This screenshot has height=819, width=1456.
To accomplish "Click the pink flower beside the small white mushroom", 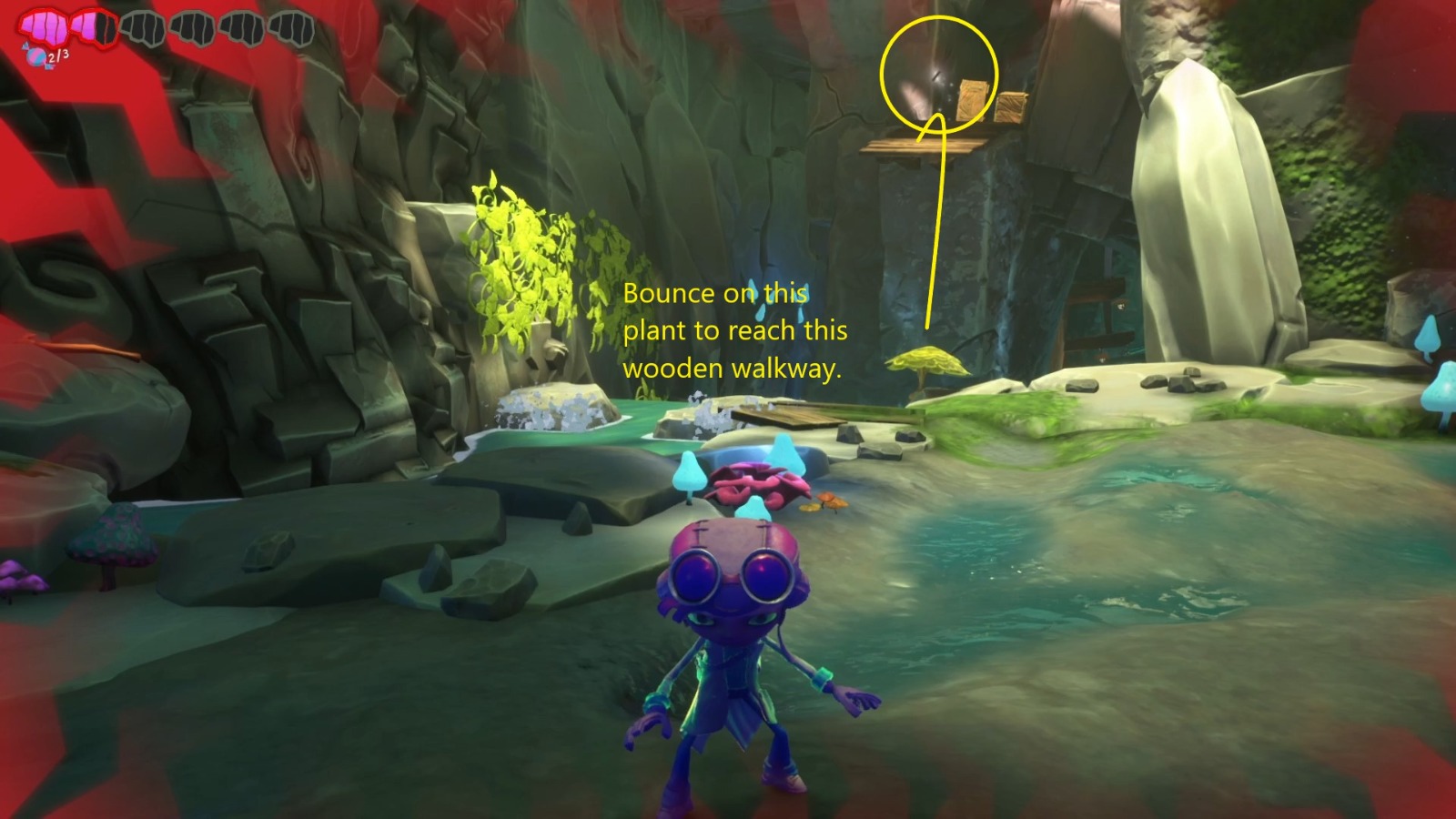I will [x=760, y=482].
